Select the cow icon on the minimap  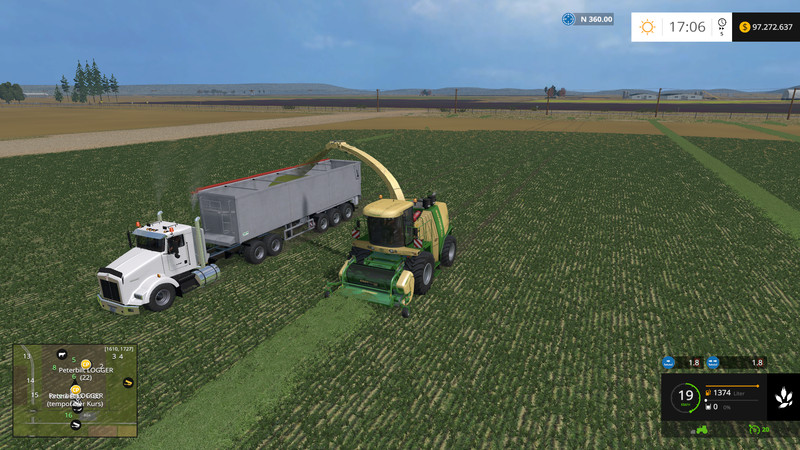(62, 355)
